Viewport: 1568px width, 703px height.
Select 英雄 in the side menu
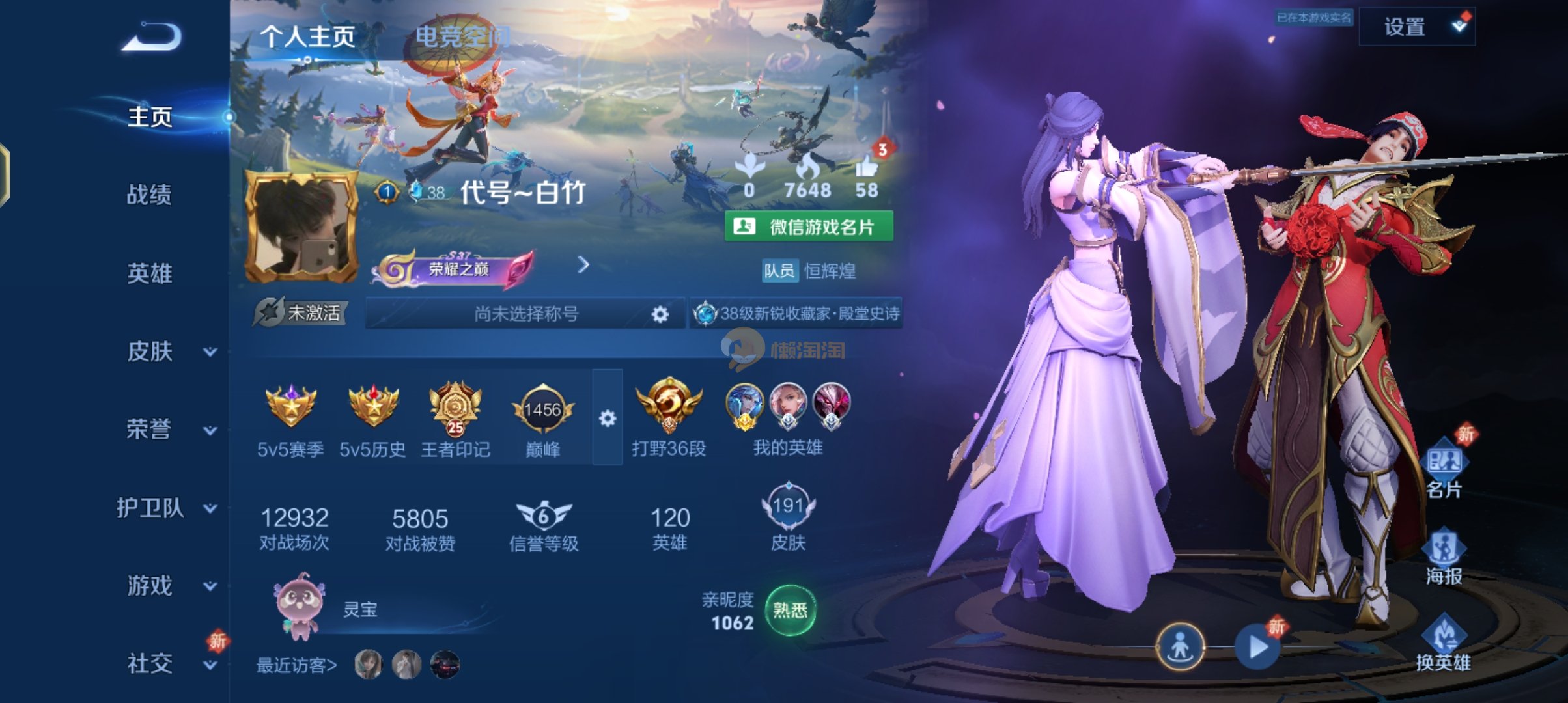click(x=149, y=273)
